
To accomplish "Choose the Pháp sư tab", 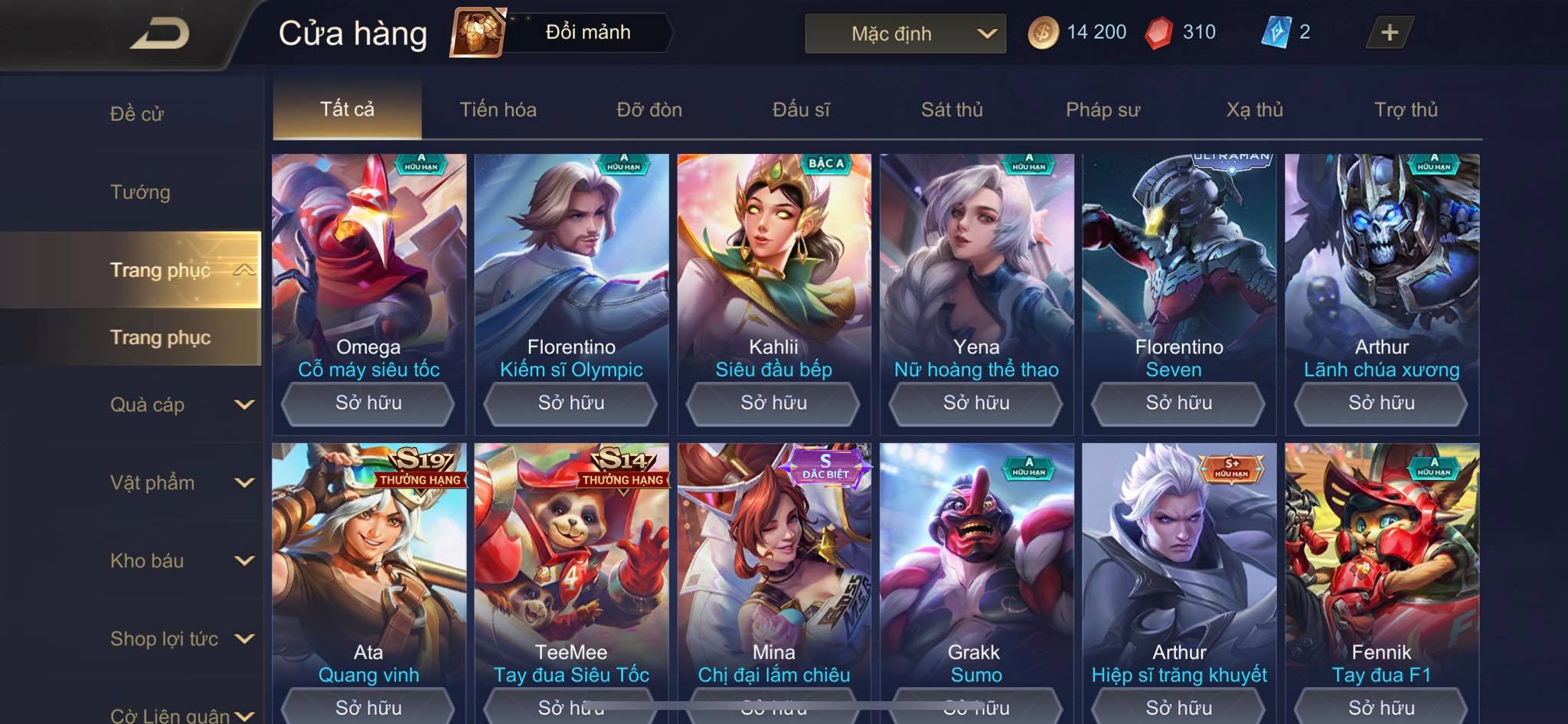I will [1102, 109].
